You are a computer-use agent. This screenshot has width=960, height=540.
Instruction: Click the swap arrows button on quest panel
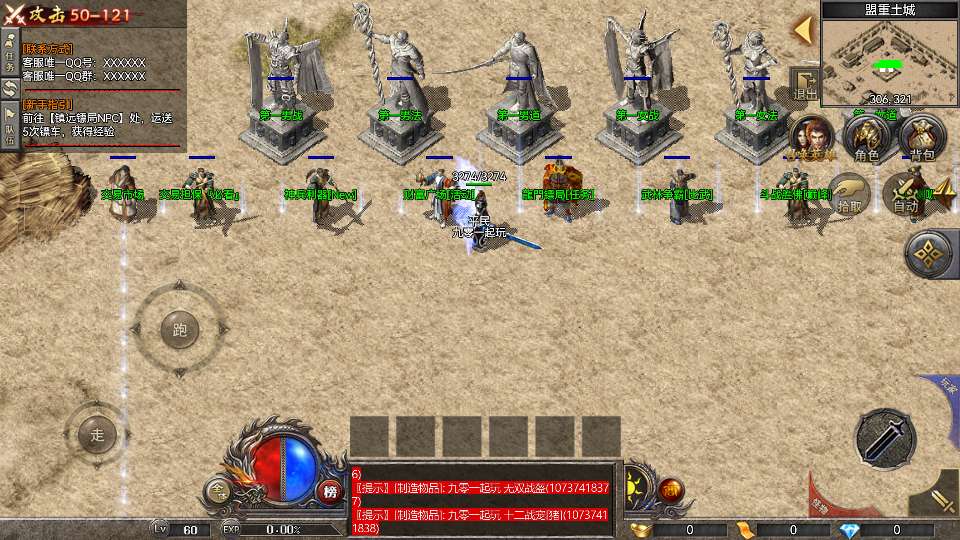click(9, 88)
